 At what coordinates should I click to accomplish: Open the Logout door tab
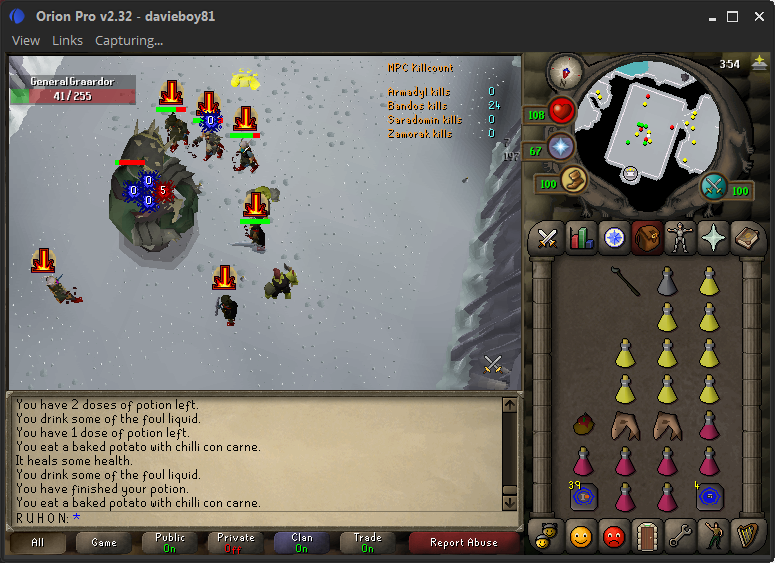pyautogui.click(x=646, y=536)
